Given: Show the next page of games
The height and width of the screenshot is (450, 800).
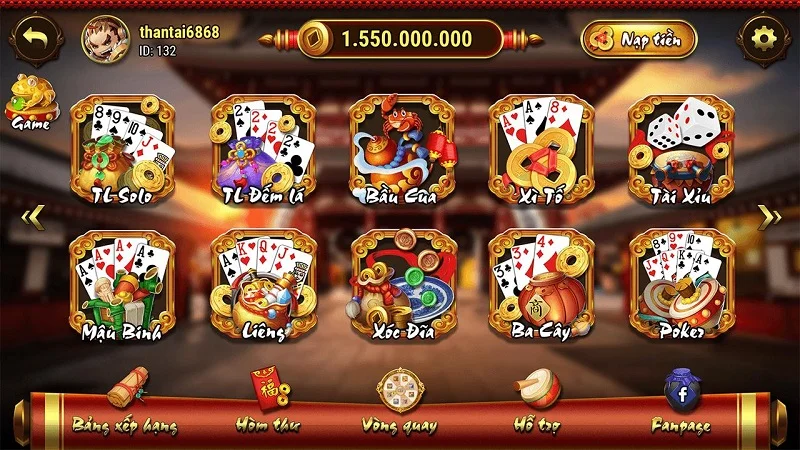Looking at the screenshot, I should coord(768,217).
